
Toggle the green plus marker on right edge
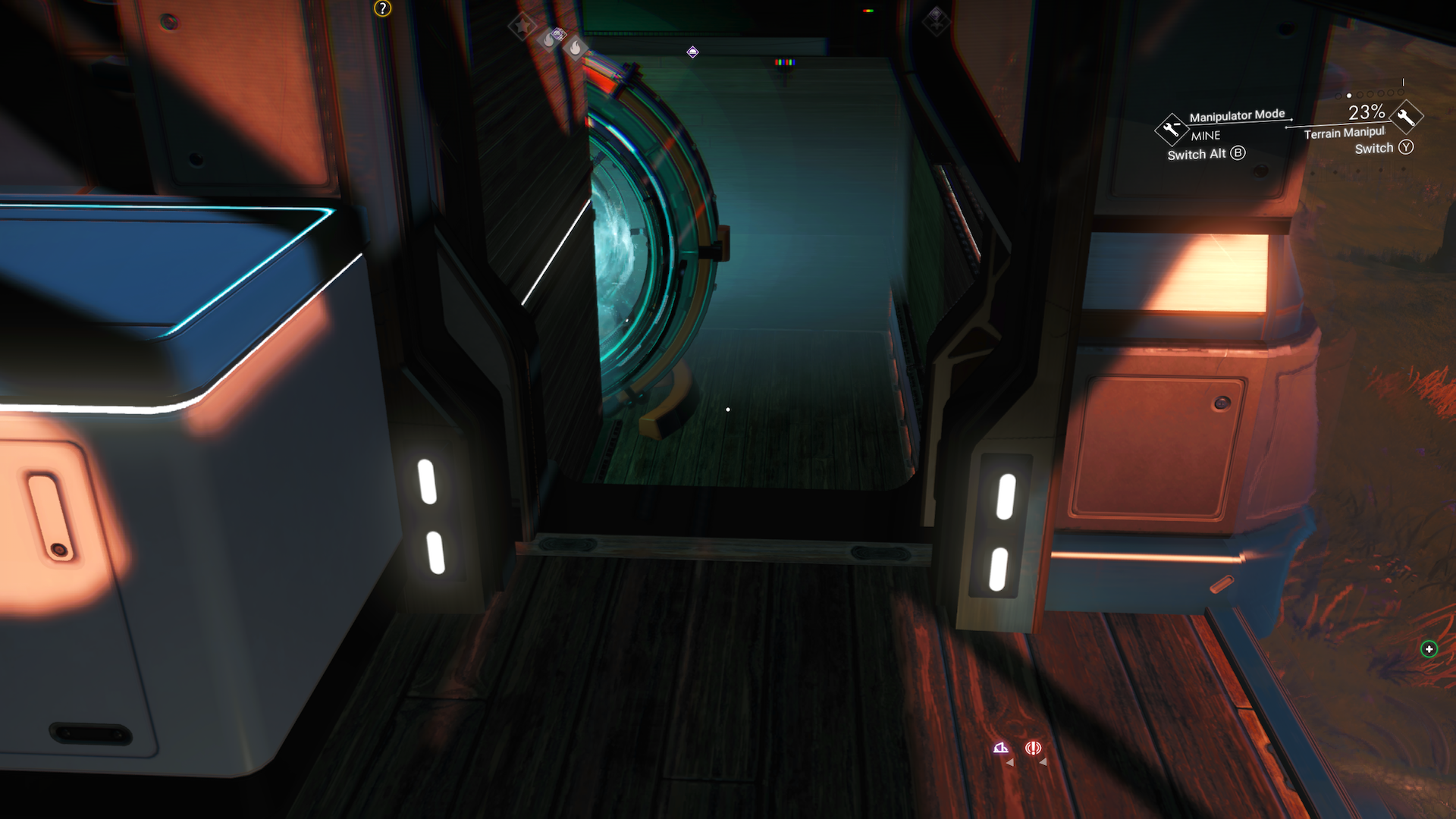(1430, 648)
